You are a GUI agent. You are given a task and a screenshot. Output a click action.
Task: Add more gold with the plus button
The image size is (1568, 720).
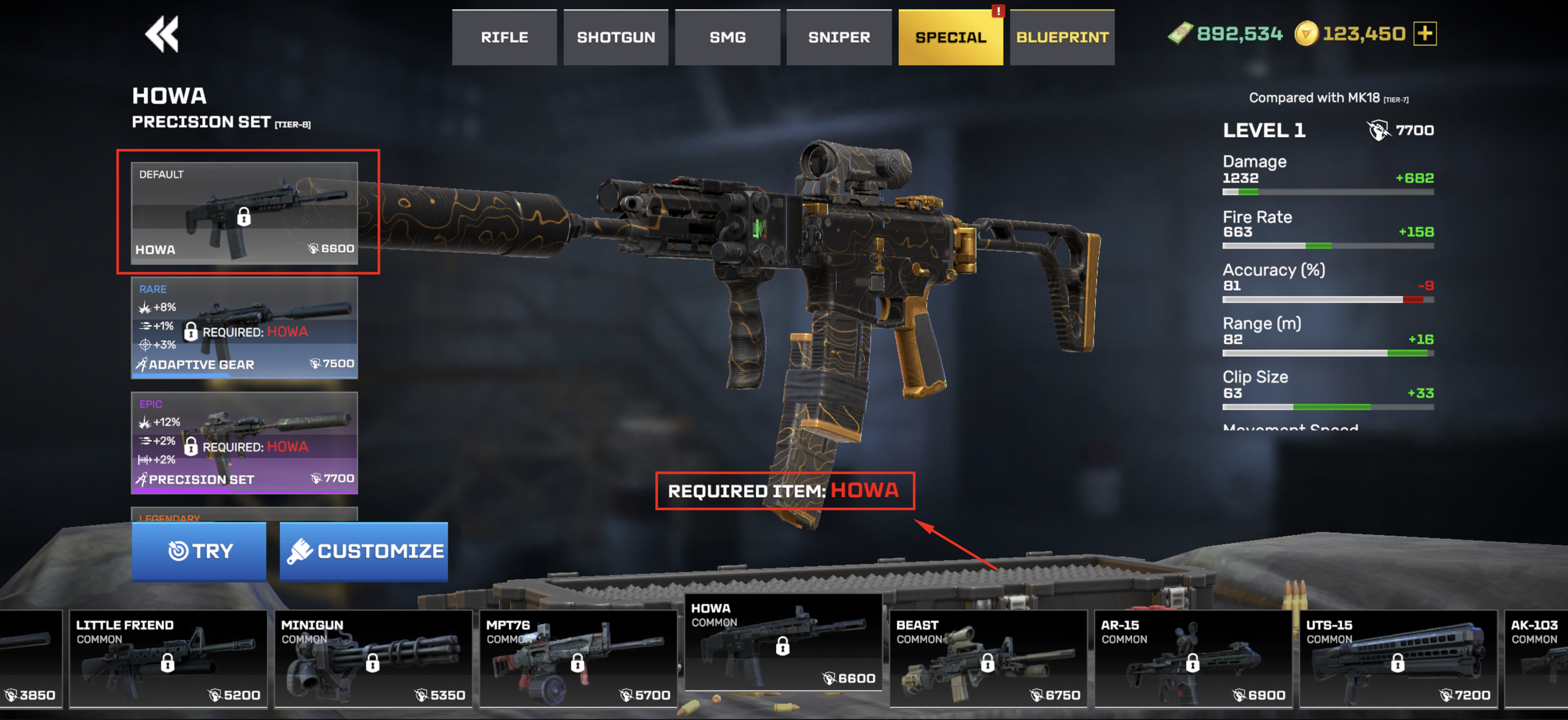(x=1425, y=33)
